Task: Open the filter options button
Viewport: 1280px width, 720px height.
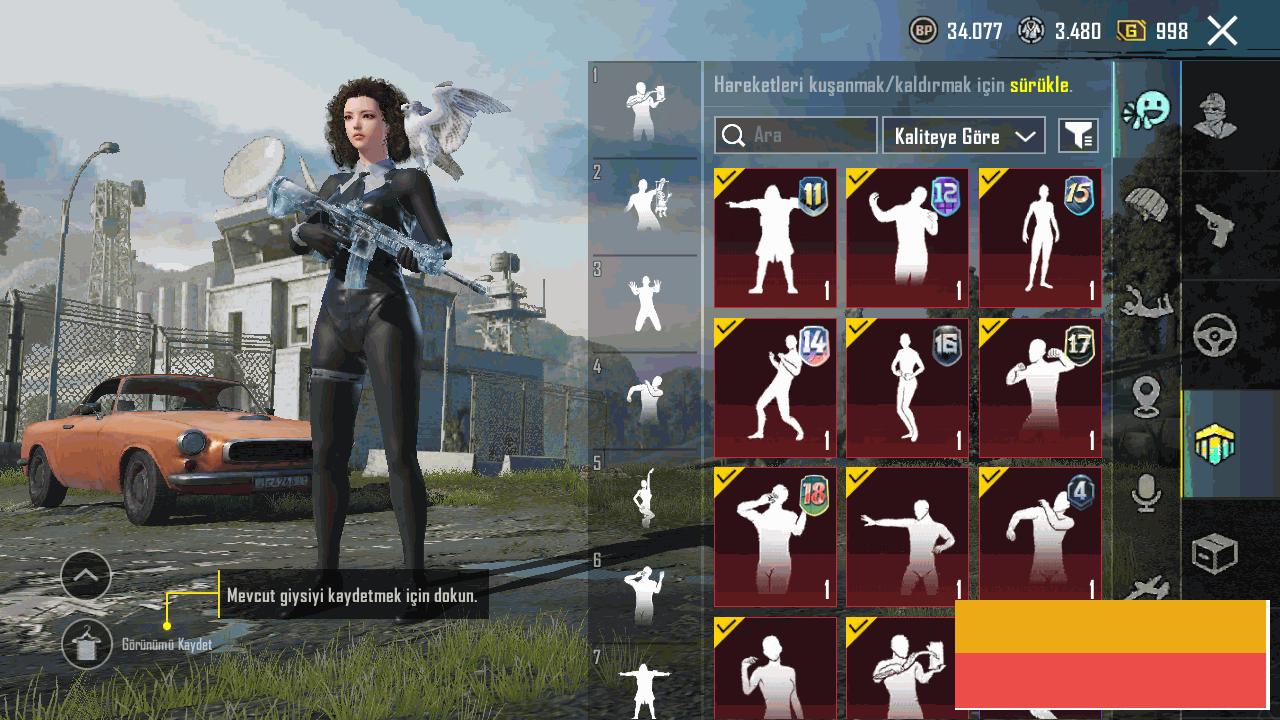Action: 1079,136
